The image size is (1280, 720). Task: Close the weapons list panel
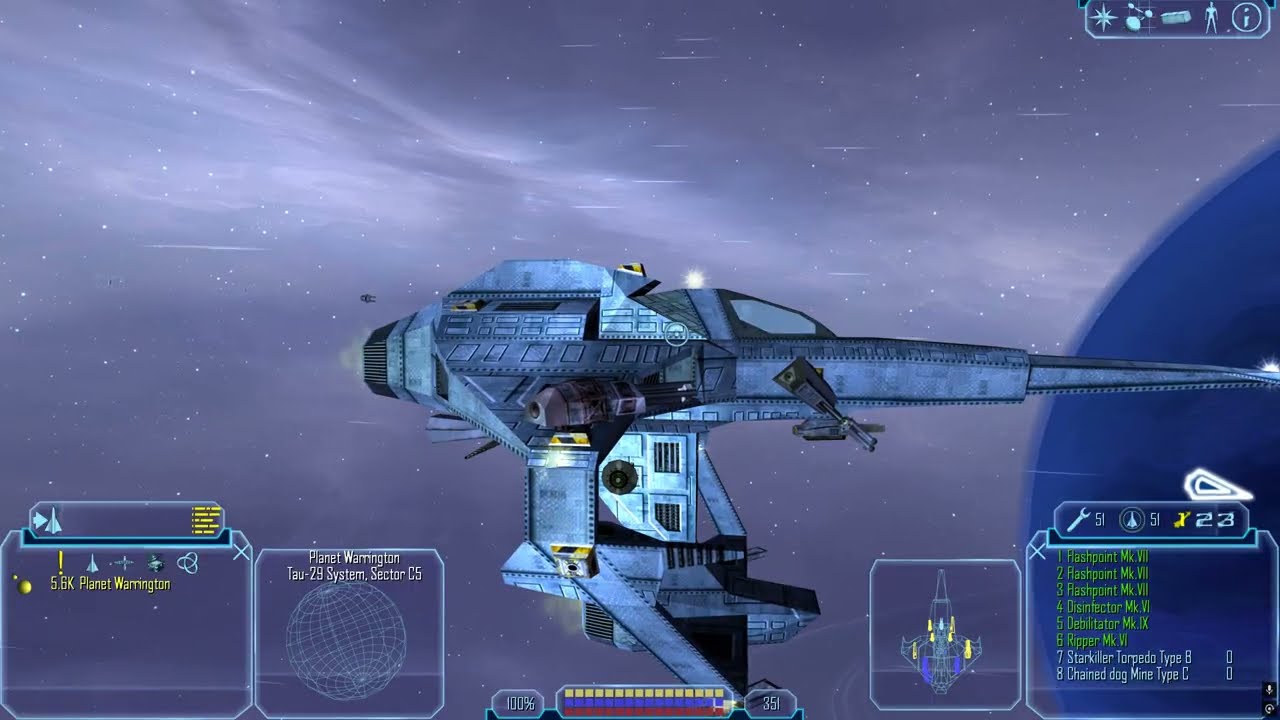tap(1037, 551)
